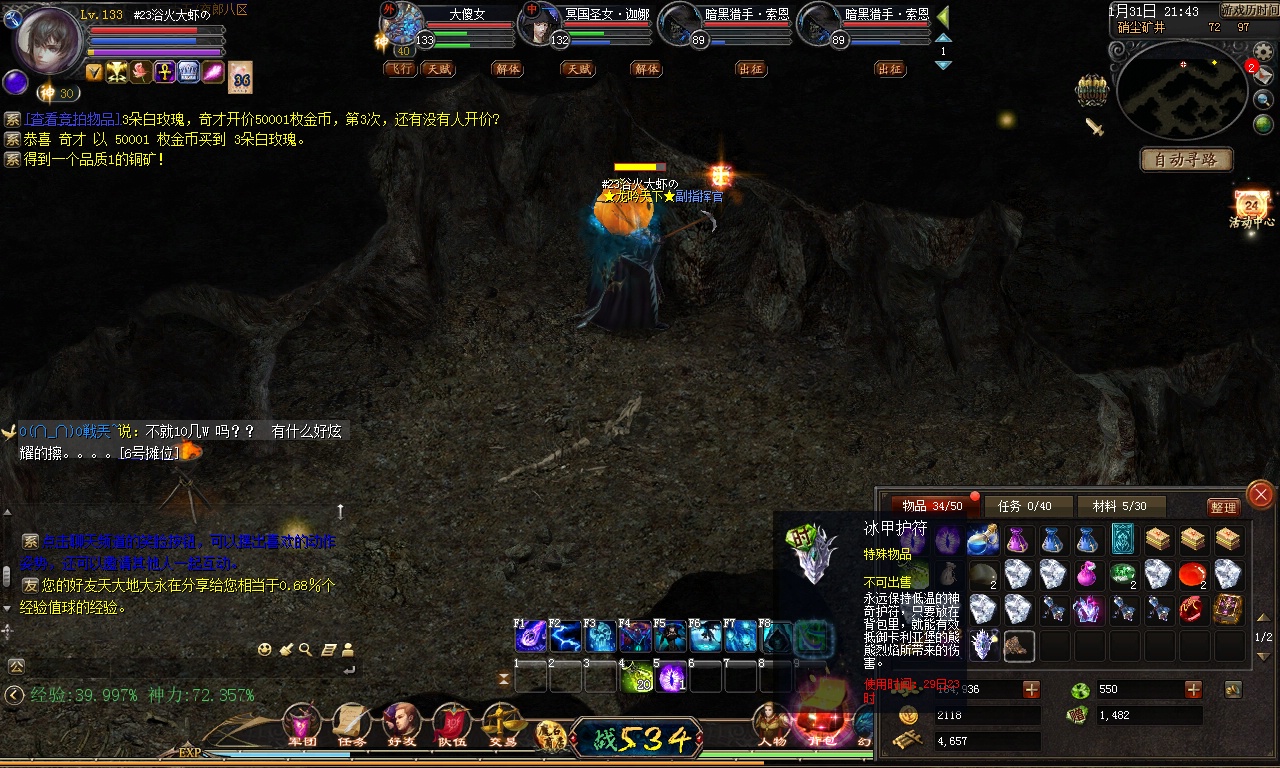Click the circular minimap
The image size is (1280, 768).
[x=1182, y=90]
